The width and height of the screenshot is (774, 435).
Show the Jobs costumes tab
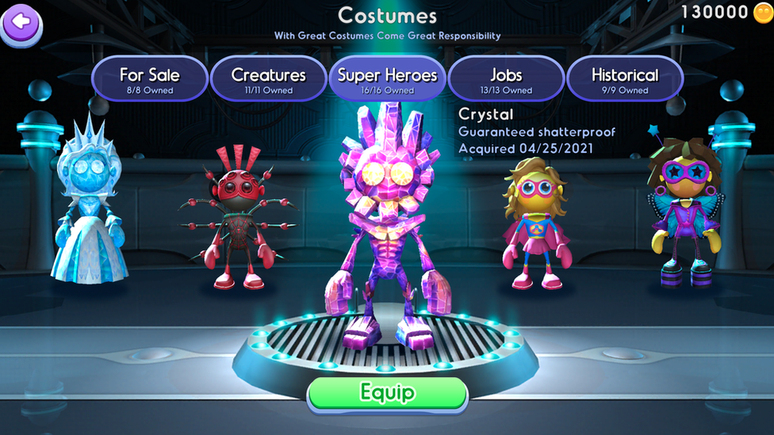(506, 80)
